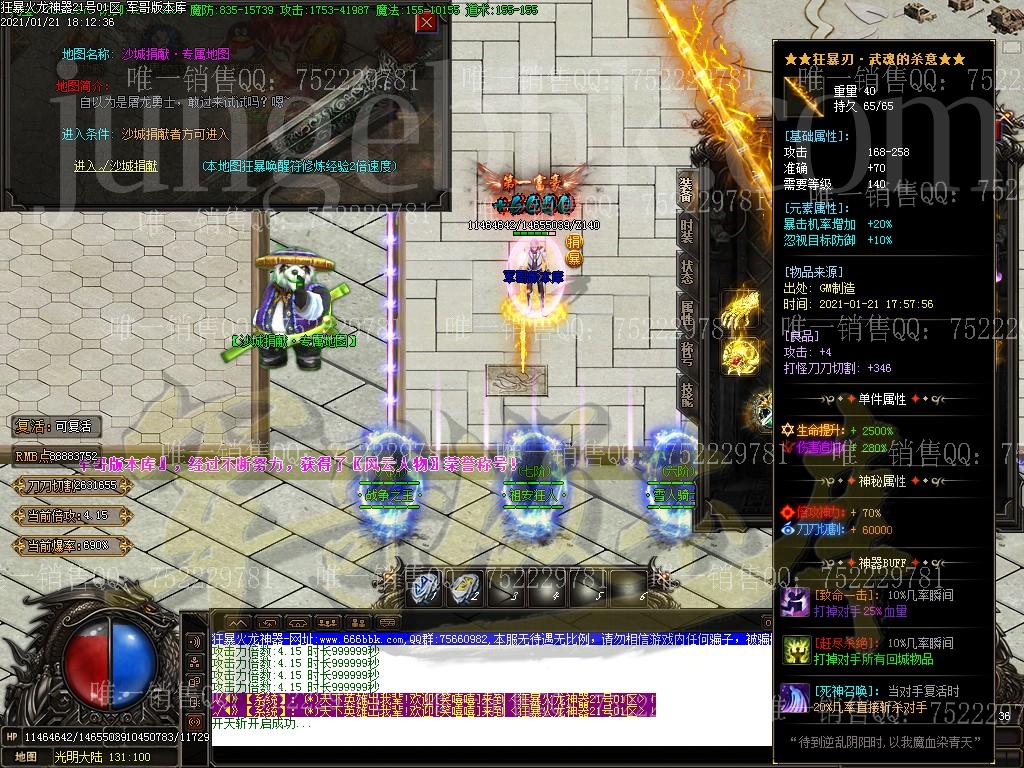Select the golden claw equipment slot
The width and height of the screenshot is (1024, 768).
pos(741,307)
